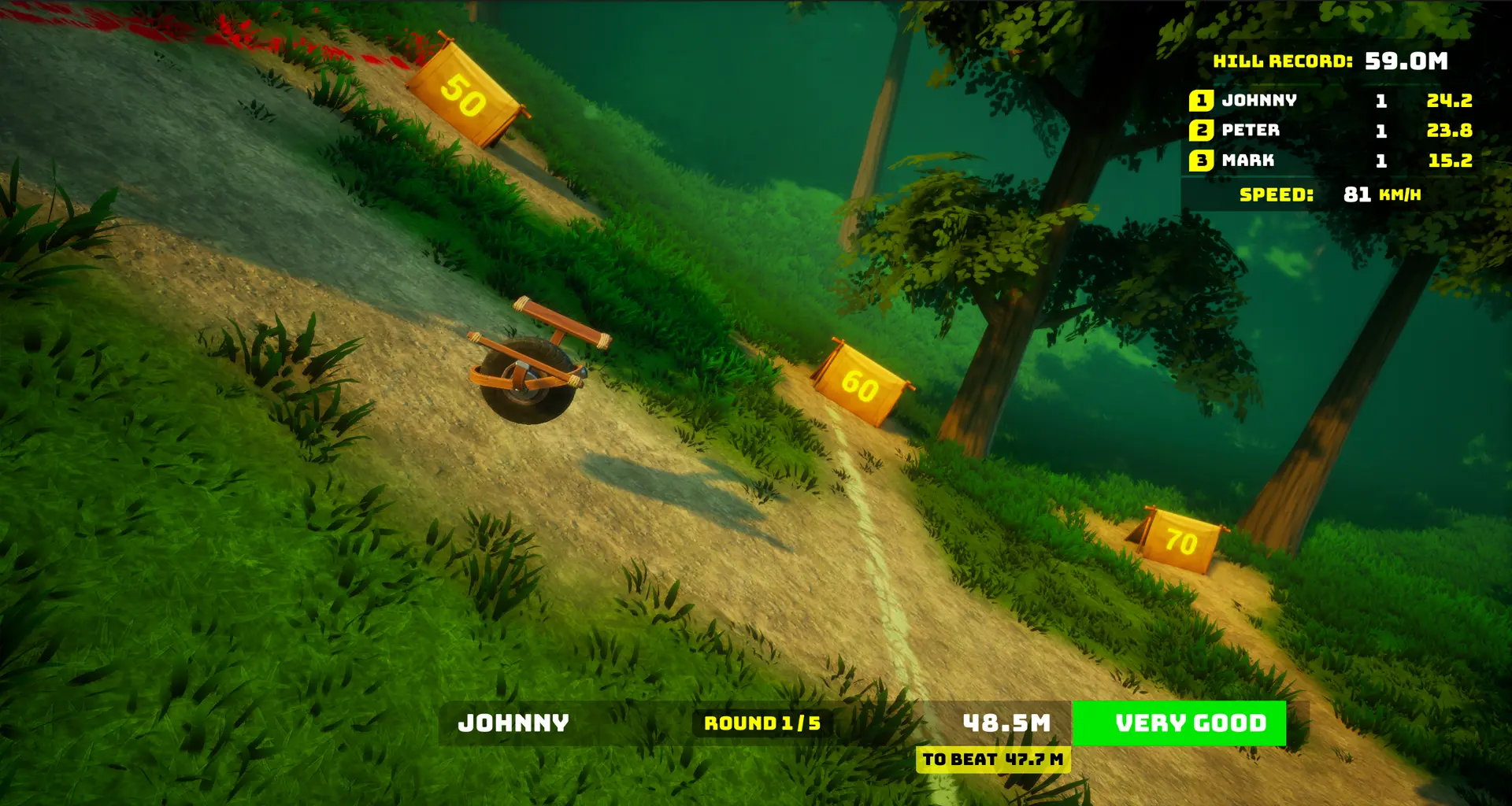The height and width of the screenshot is (806, 1512).
Task: Select Mark's row in the leaderboard
Action: 1329,161
